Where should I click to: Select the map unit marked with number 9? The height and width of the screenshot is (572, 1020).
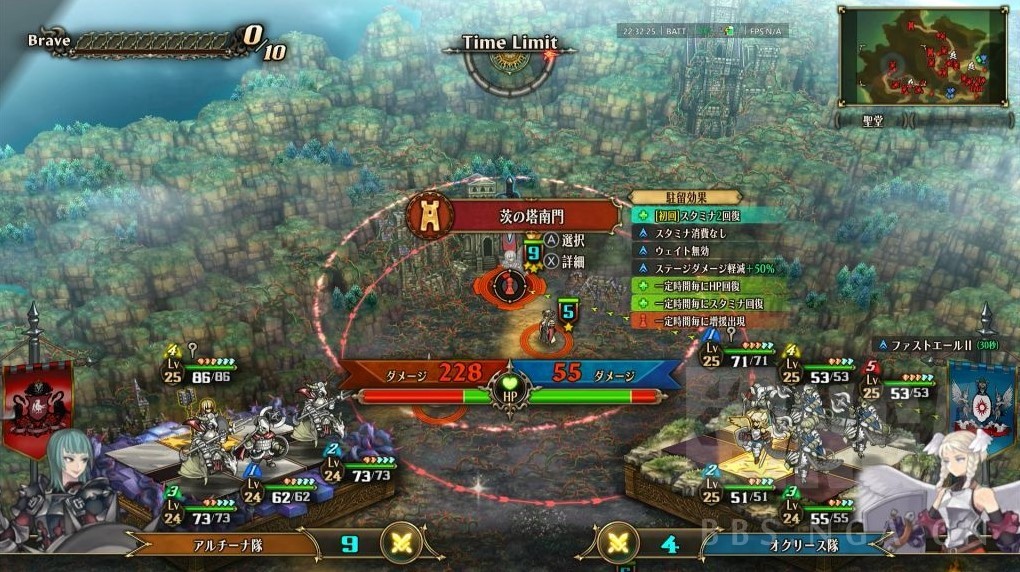click(x=512, y=282)
